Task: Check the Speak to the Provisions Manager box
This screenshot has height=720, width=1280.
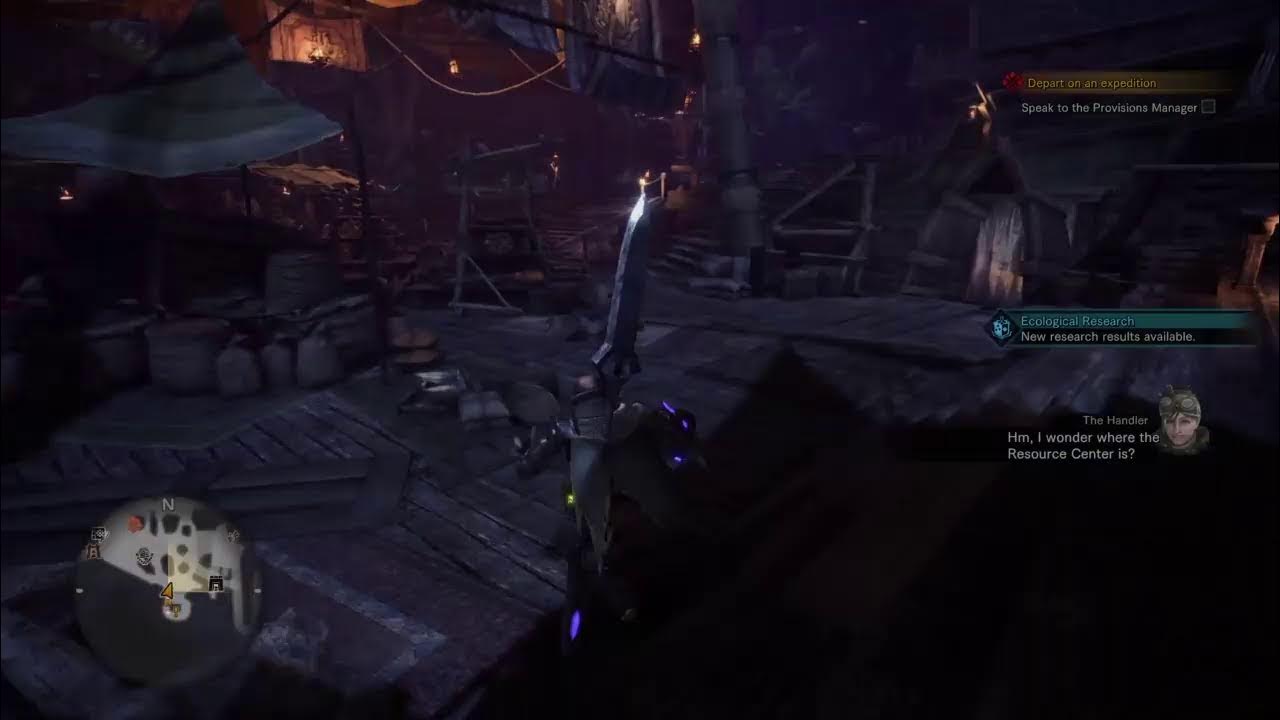Action: 1209,107
